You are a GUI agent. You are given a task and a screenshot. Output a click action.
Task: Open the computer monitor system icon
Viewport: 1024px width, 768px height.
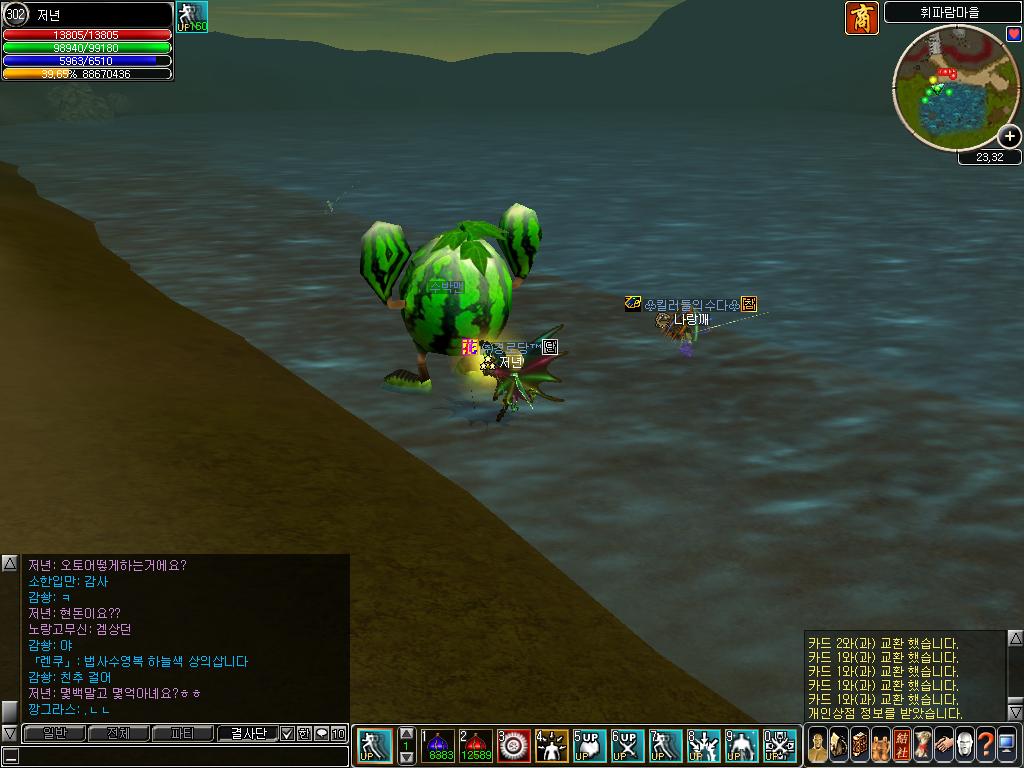click(x=1006, y=744)
